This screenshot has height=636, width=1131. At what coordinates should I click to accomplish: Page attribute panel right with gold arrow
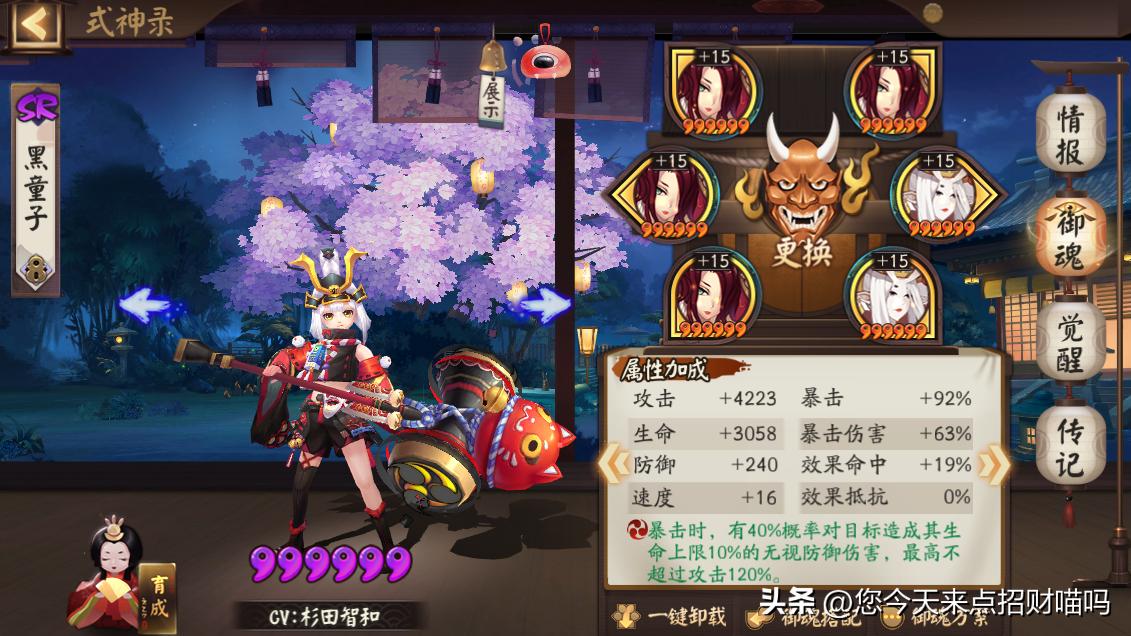pos(994,463)
